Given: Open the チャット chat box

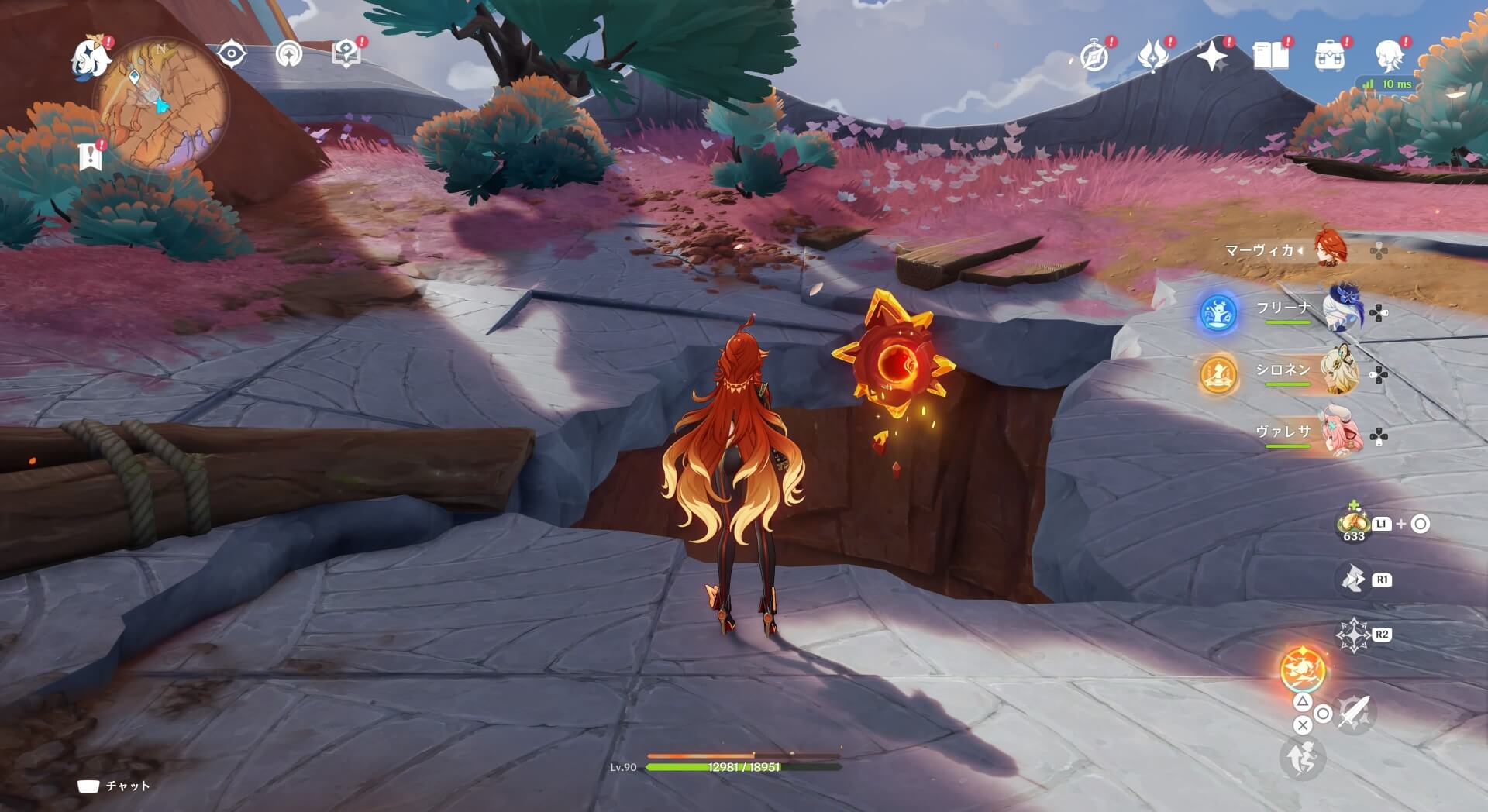Looking at the screenshot, I should click(x=115, y=786).
